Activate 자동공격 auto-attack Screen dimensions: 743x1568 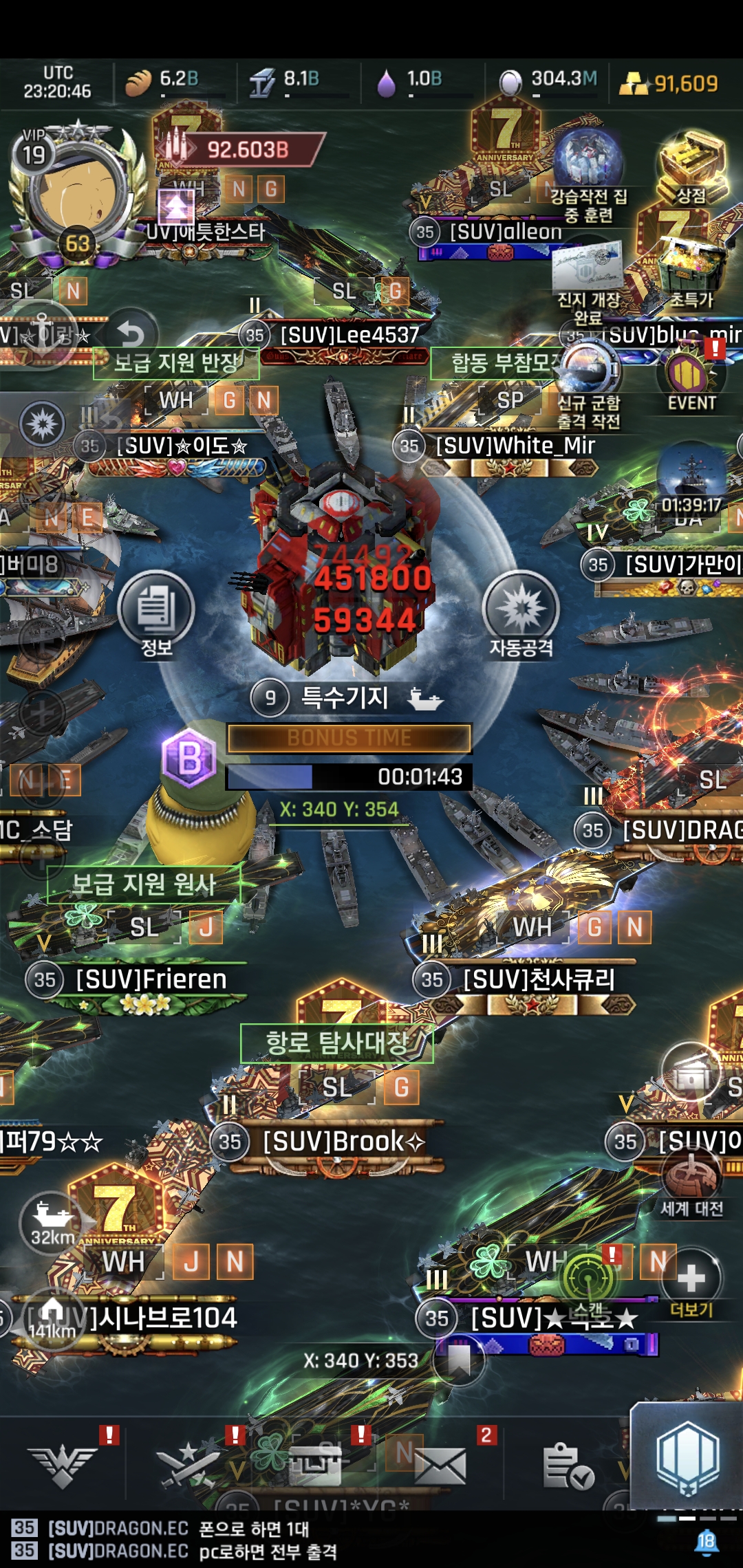(x=521, y=610)
